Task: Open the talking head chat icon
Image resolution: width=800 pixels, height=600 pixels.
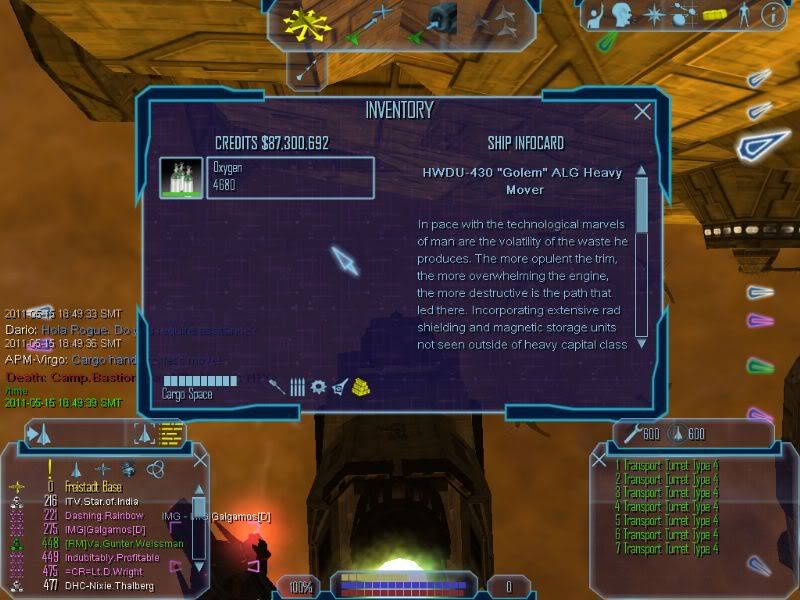Action: click(x=624, y=15)
